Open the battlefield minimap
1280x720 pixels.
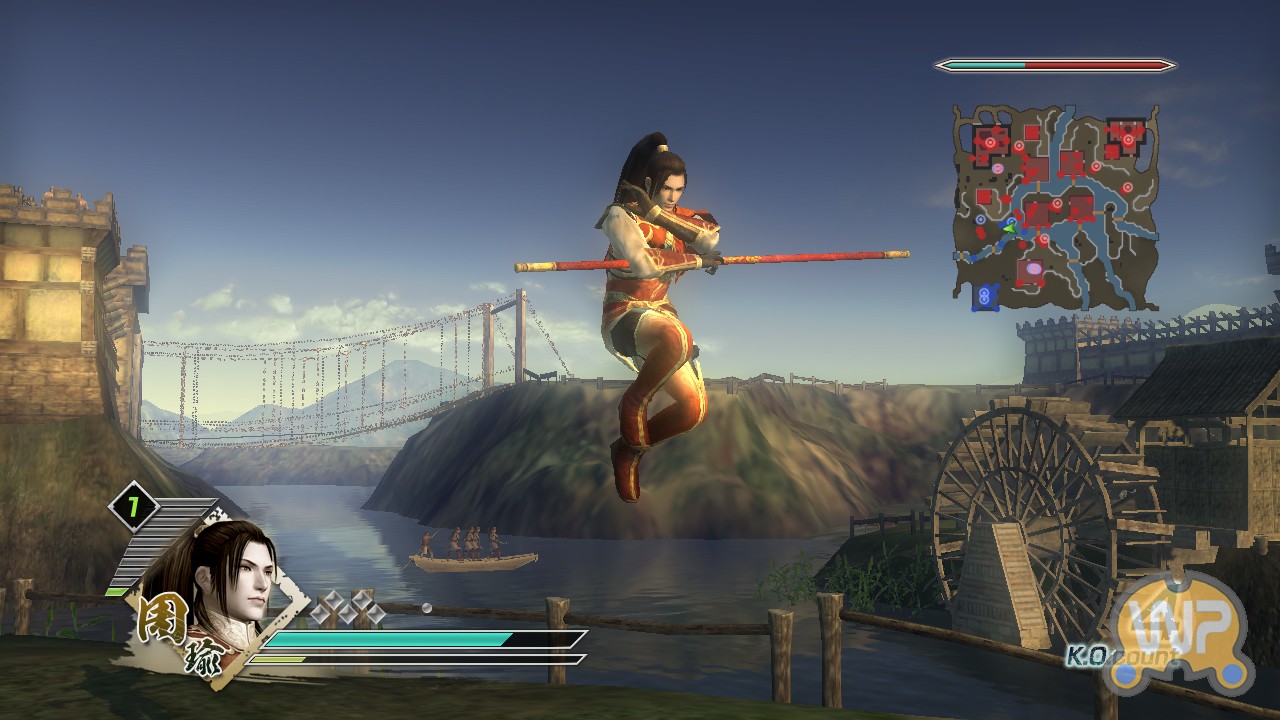(1056, 206)
